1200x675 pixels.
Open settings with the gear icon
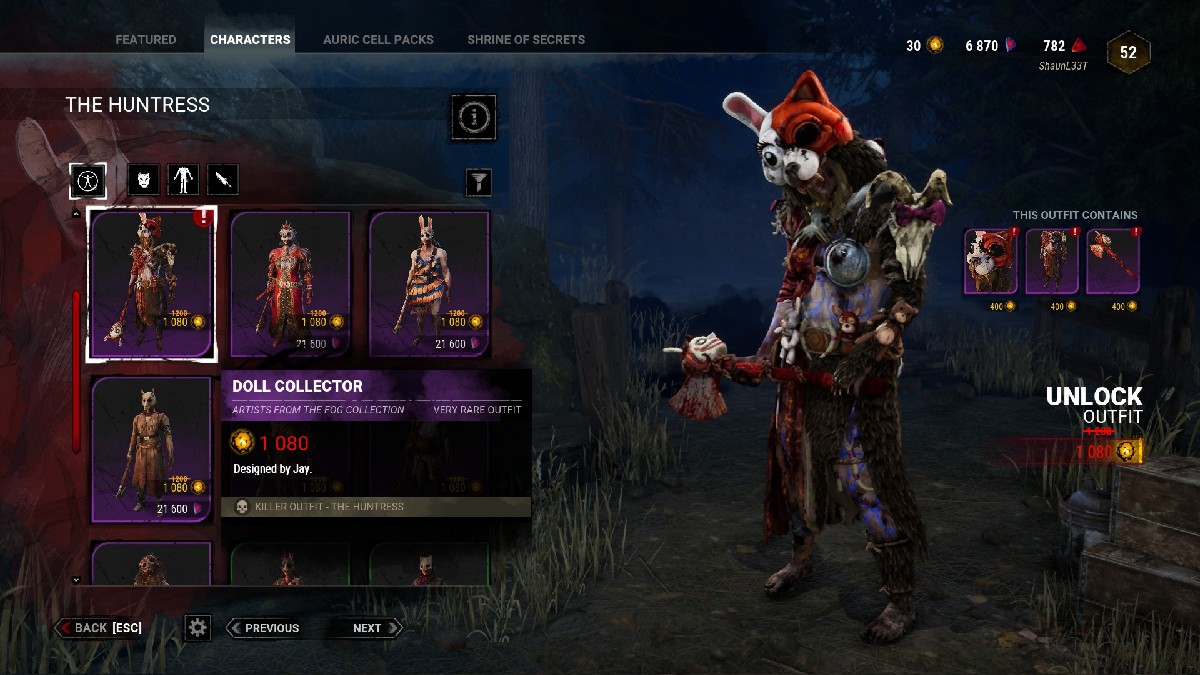pyautogui.click(x=198, y=628)
